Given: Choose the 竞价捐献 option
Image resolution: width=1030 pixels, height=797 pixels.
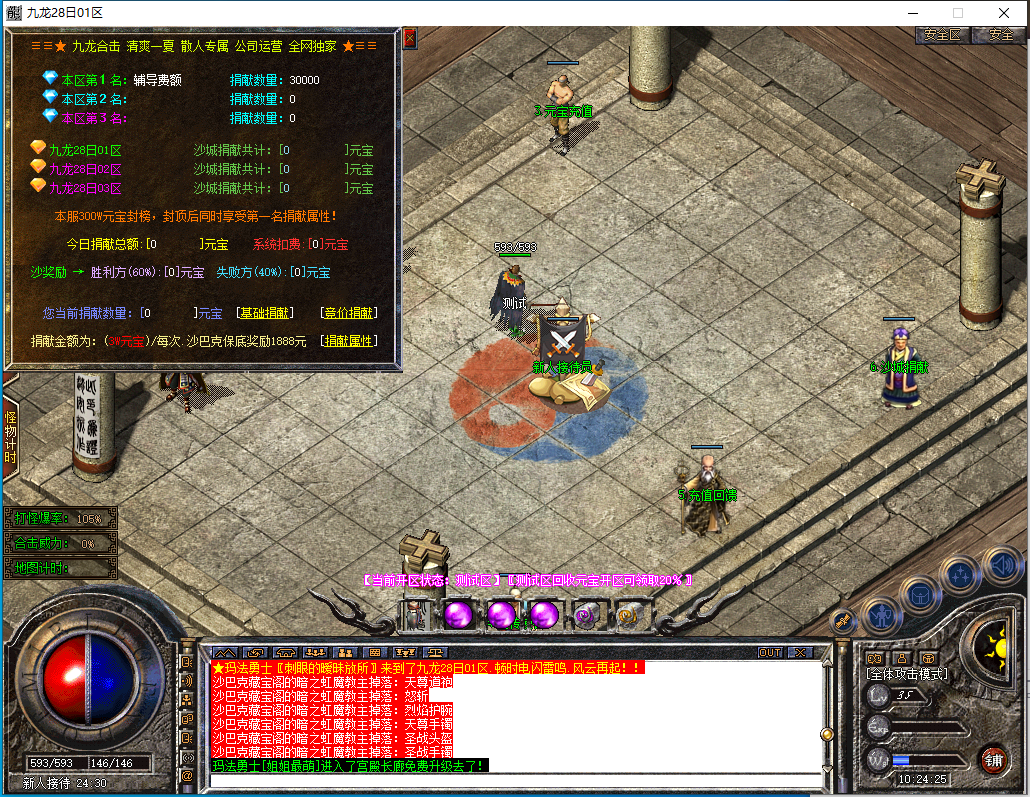Looking at the screenshot, I should click(350, 313).
